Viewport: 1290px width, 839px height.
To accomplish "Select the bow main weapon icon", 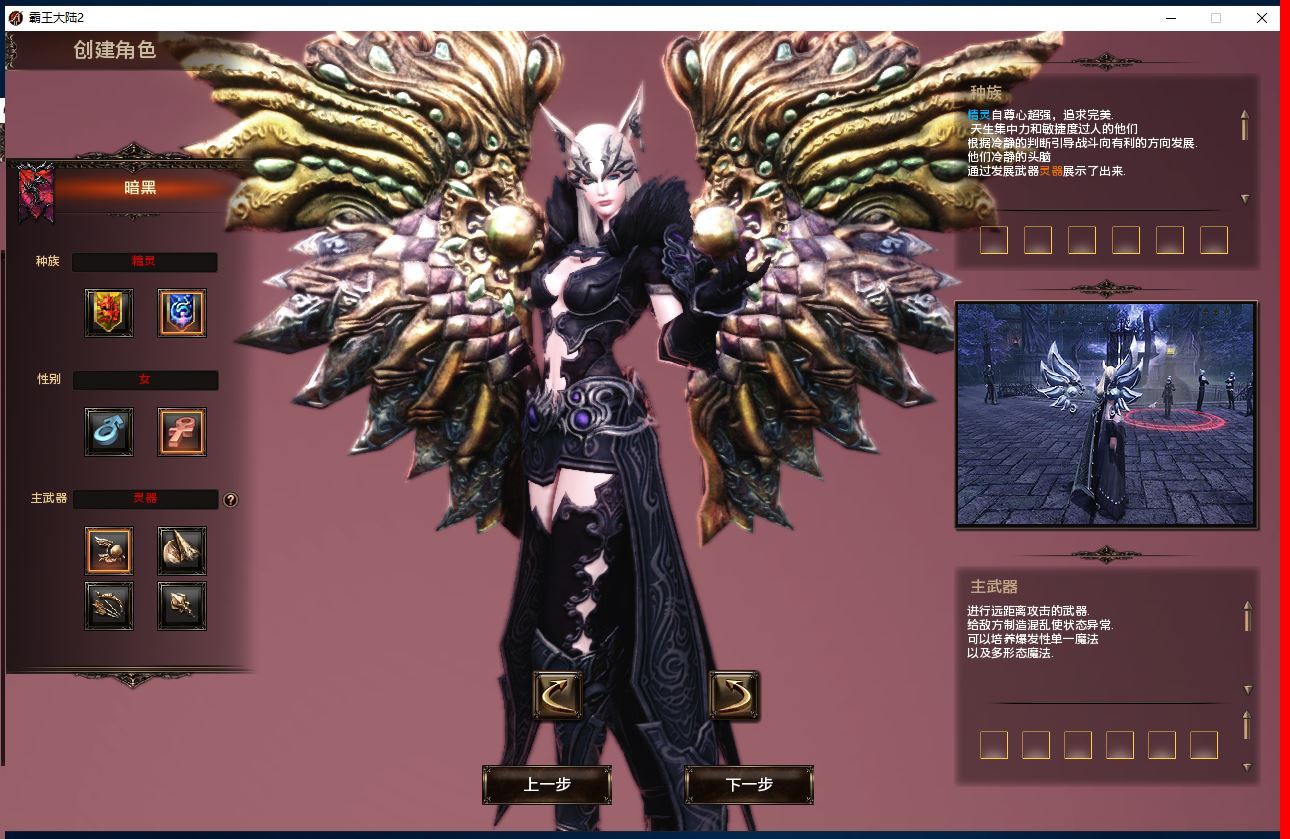I will point(109,606).
